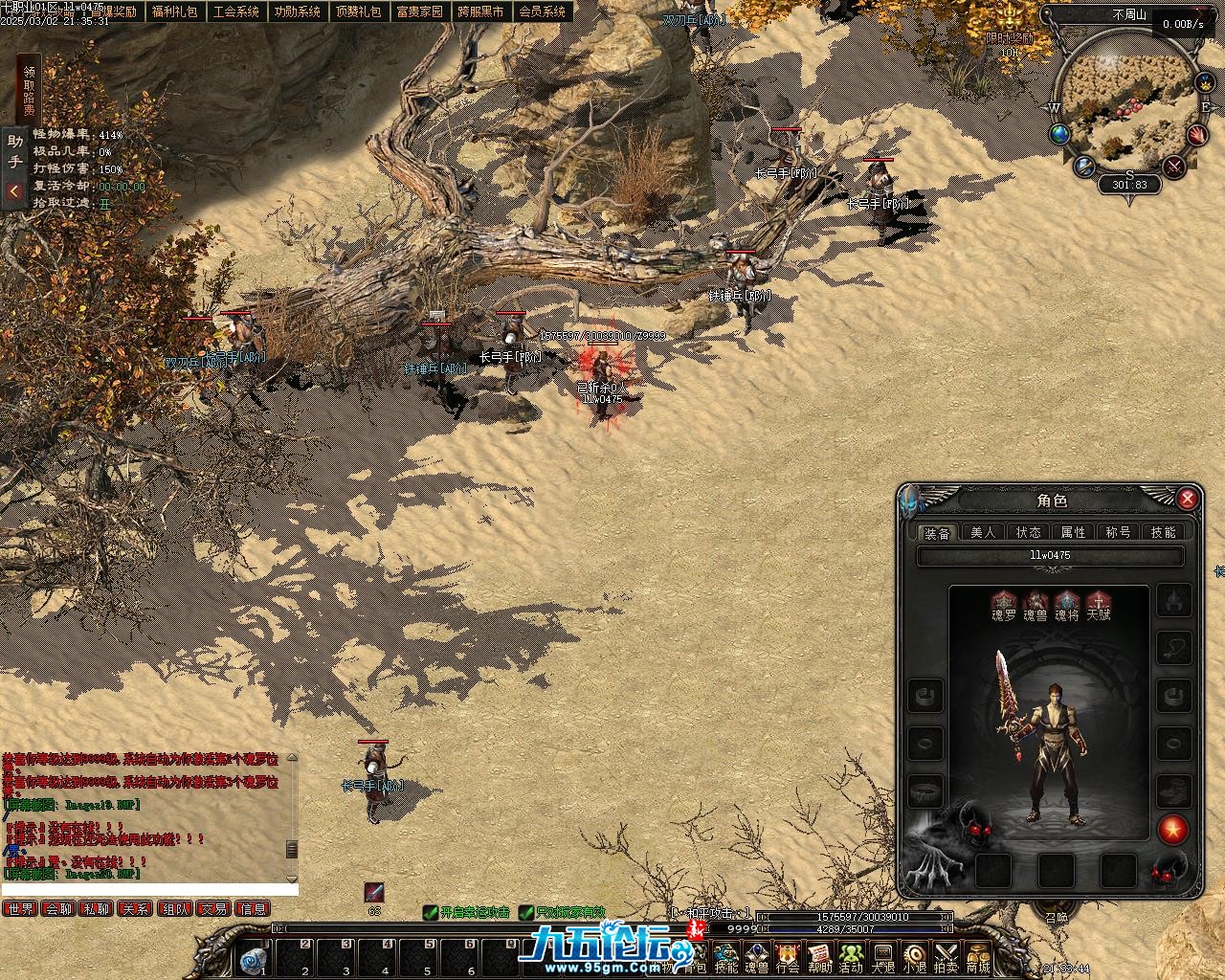Switch to the 属性 attributes tab
Viewport: 1225px width, 980px height.
click(x=1074, y=532)
